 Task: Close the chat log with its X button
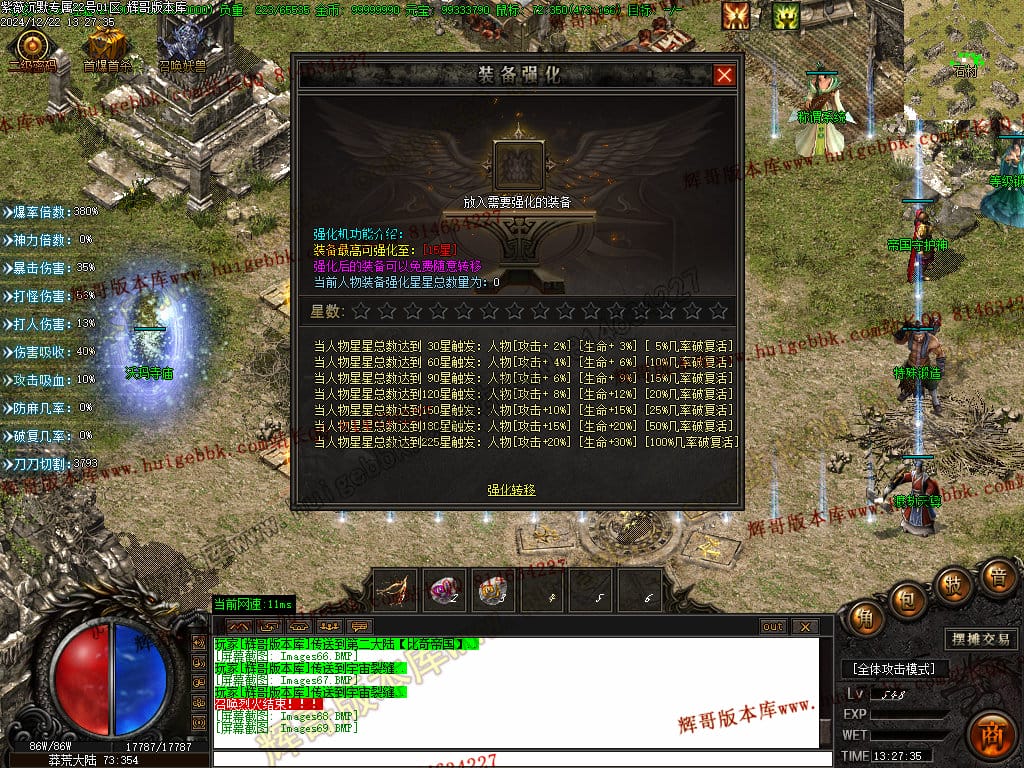pos(804,627)
